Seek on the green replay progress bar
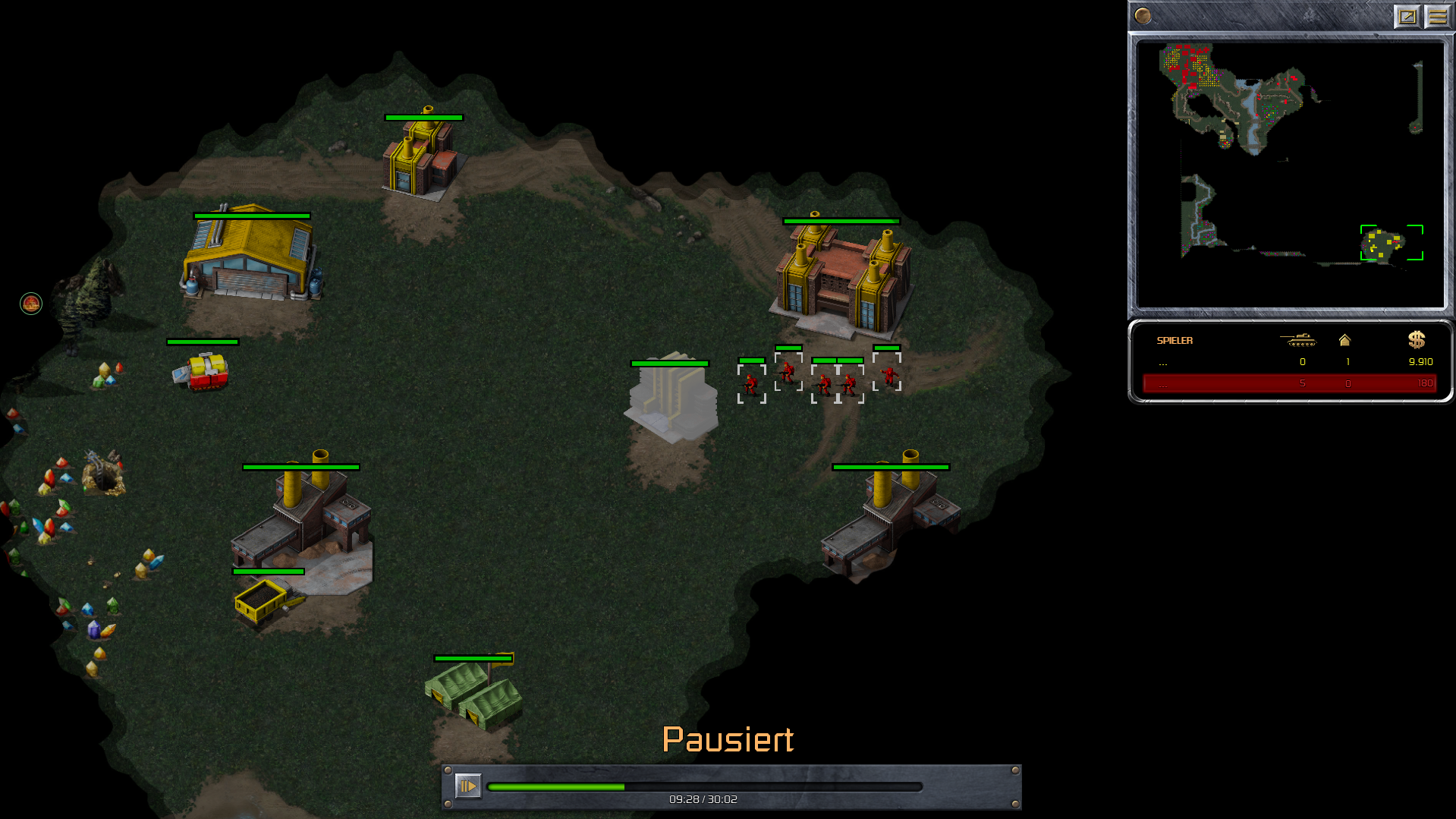The width and height of the screenshot is (1456, 819). click(704, 787)
